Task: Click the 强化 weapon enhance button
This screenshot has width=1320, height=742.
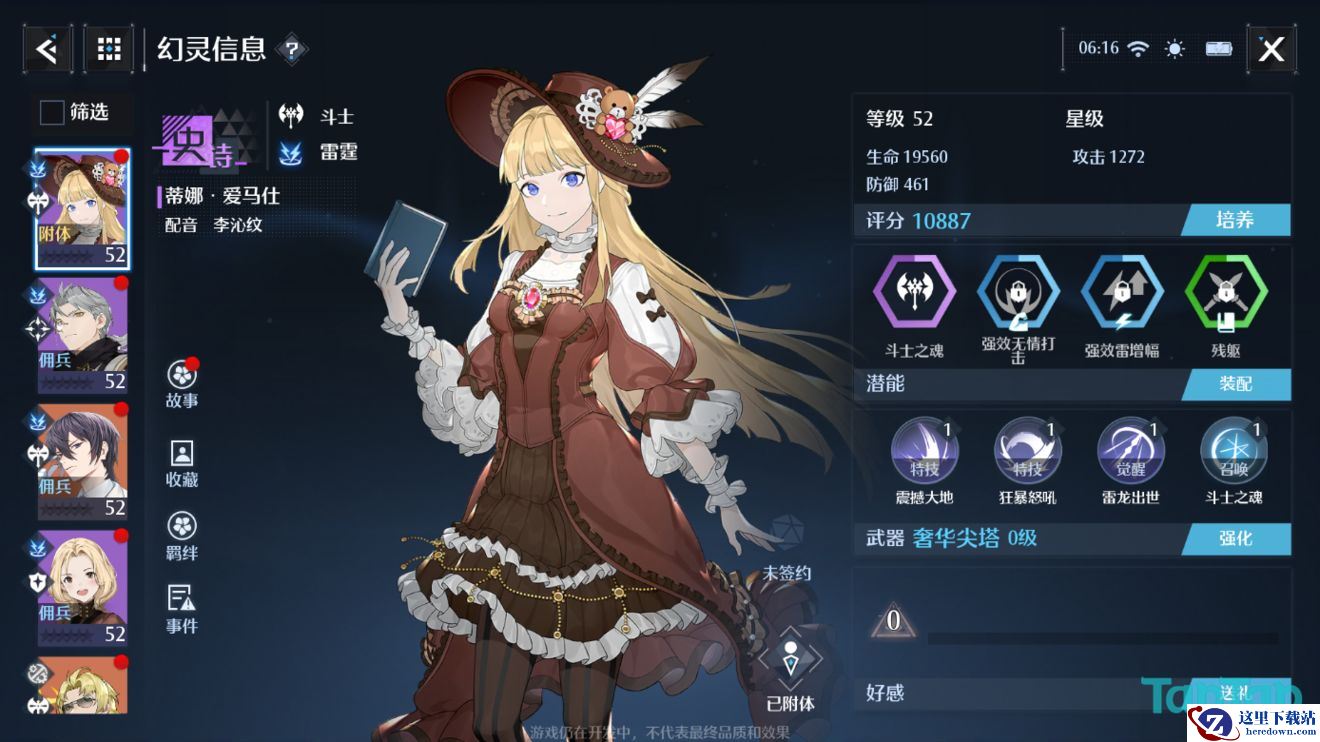Action: pyautogui.click(x=1236, y=538)
